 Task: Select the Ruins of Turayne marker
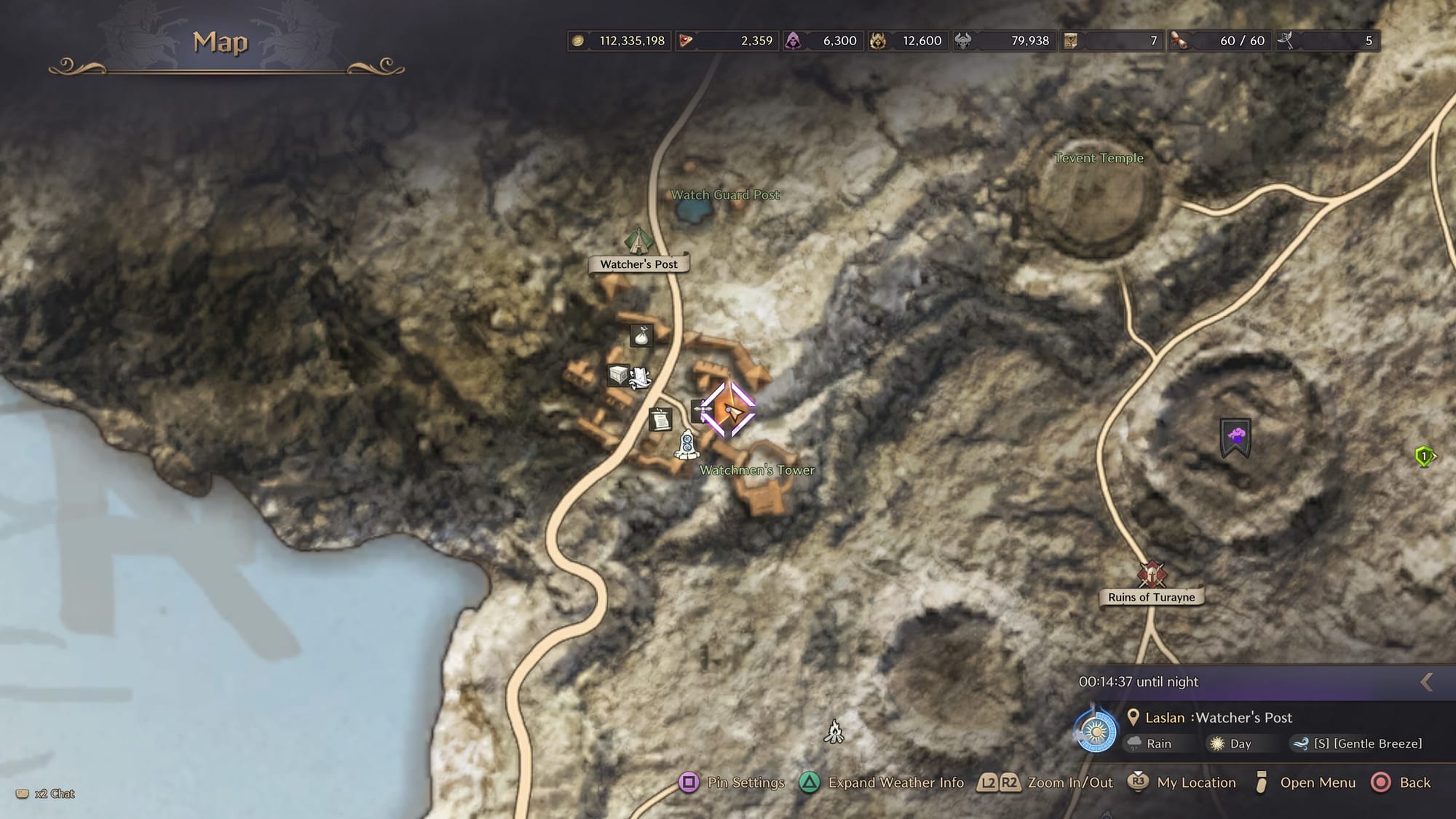[x=1152, y=574]
